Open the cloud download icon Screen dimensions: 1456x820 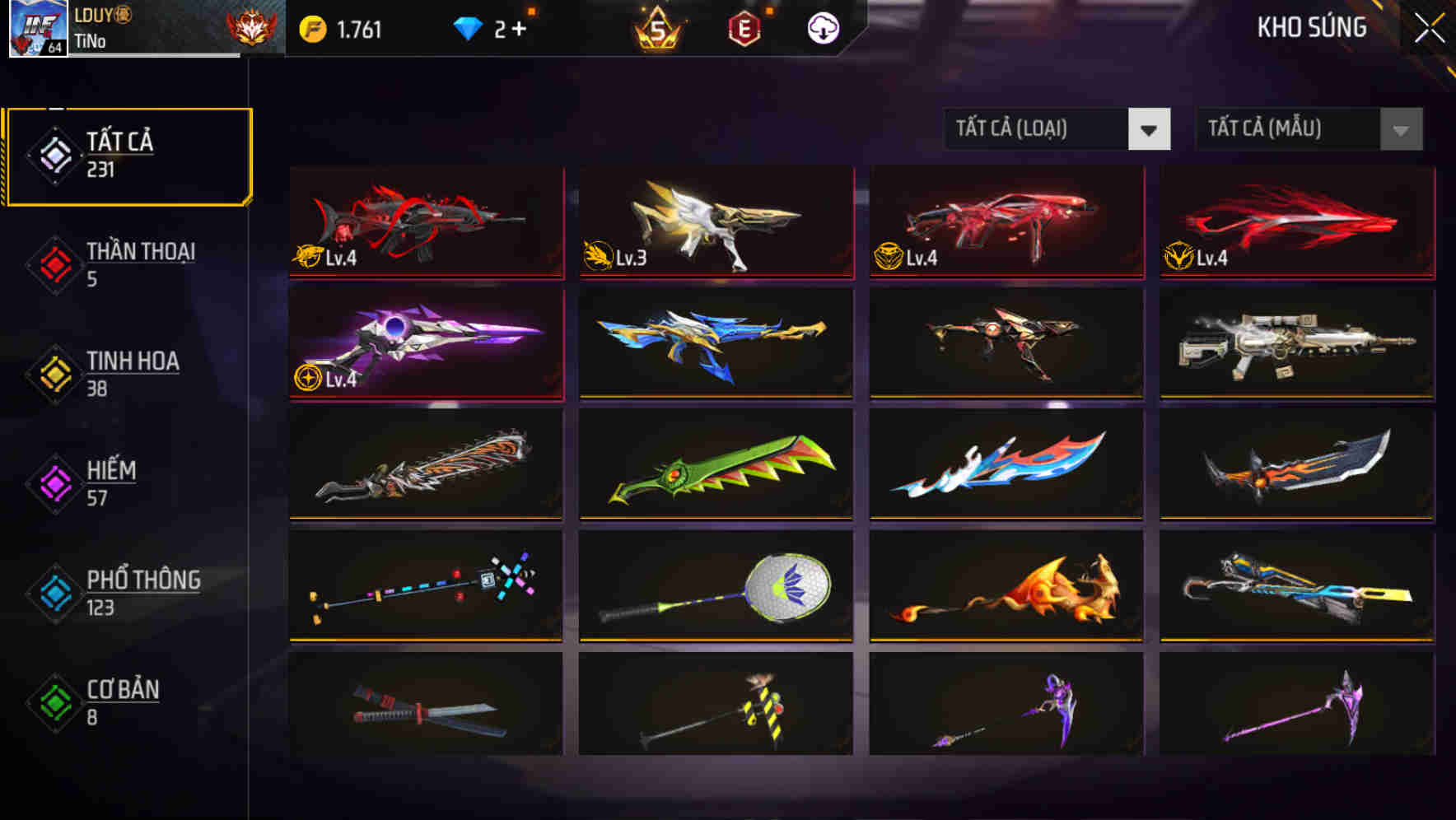tap(823, 27)
